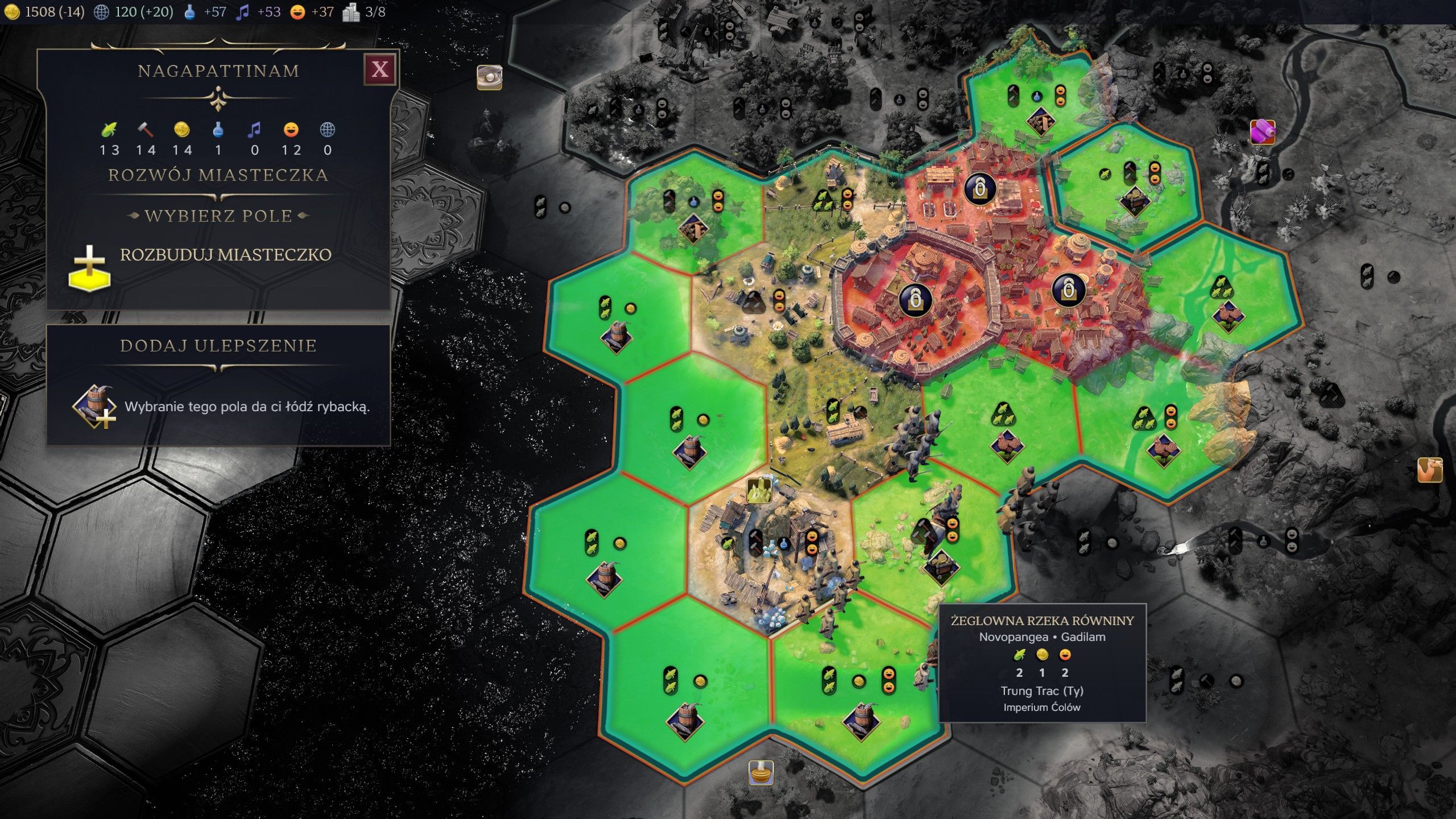Select the locked tile inside the city walls
The image size is (1456, 819).
click(x=915, y=298)
